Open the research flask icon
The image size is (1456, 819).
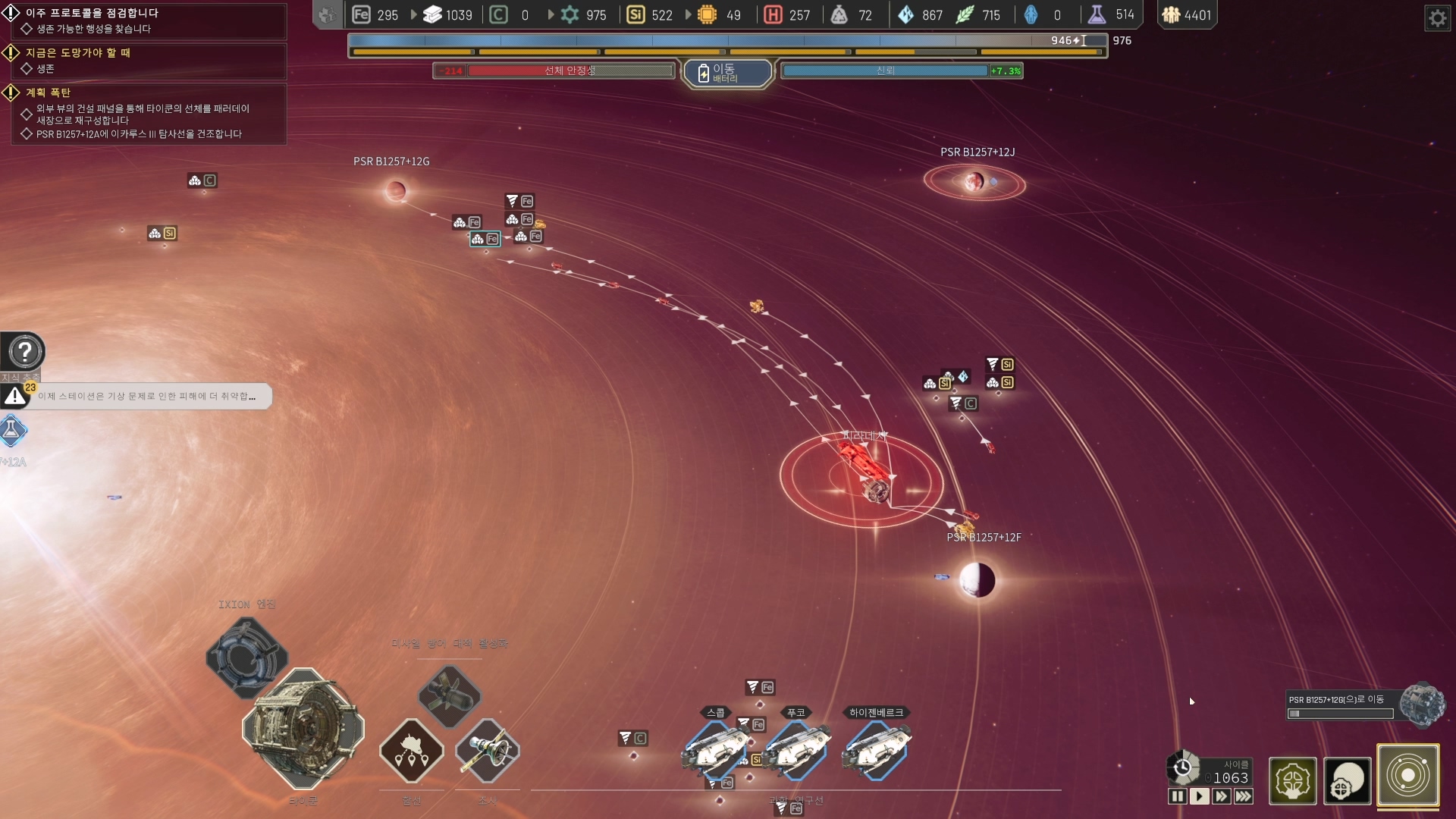click(x=12, y=431)
